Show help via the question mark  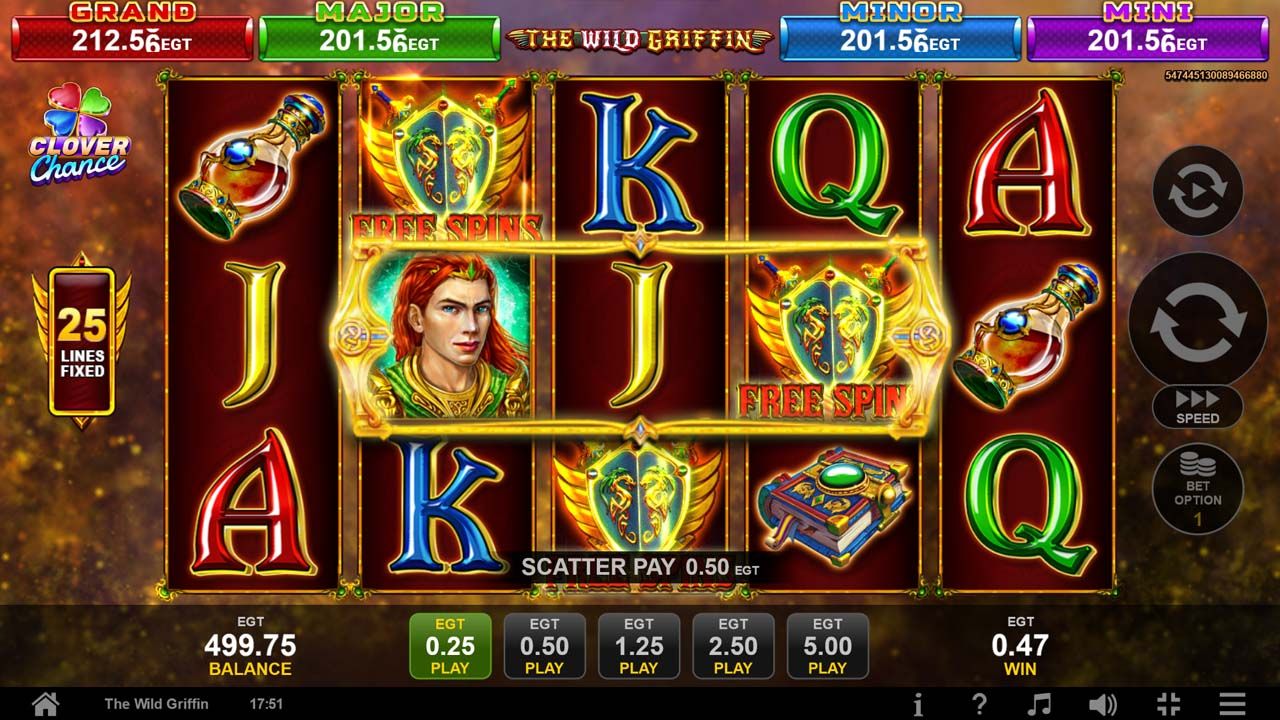click(980, 703)
